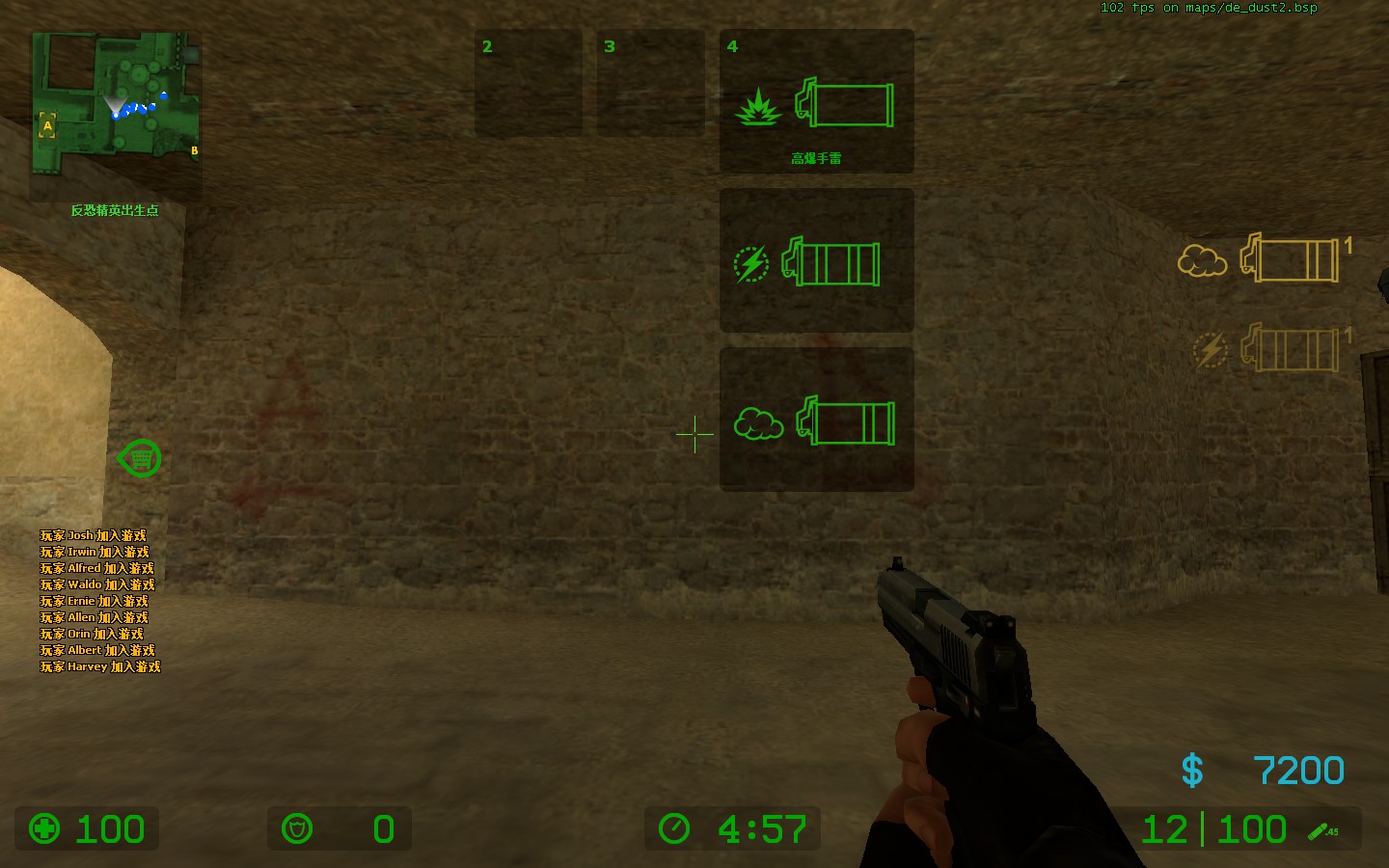Click the armor shield icon
This screenshot has width=1389, height=868.
coord(298,828)
